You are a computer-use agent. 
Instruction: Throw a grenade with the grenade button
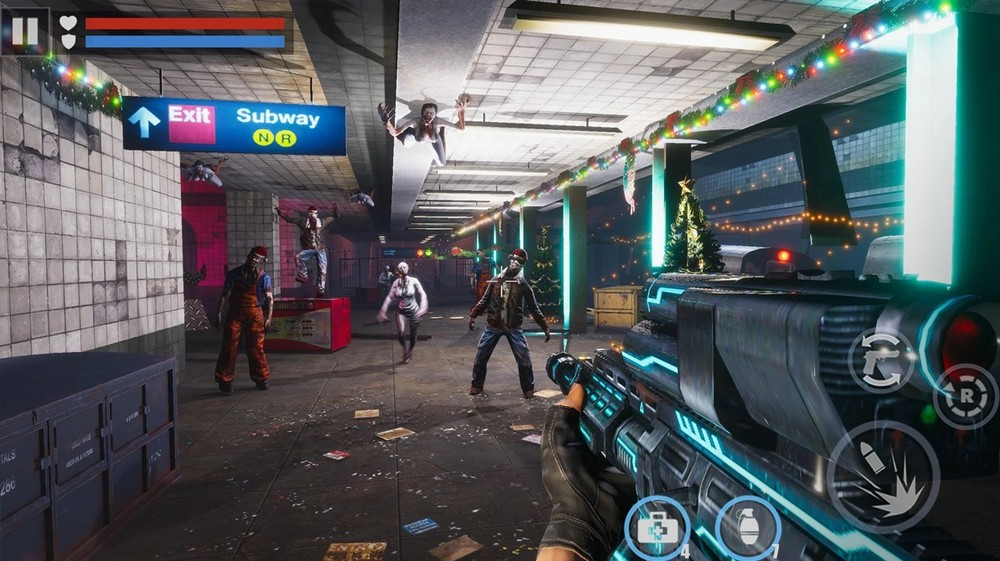pos(748,527)
